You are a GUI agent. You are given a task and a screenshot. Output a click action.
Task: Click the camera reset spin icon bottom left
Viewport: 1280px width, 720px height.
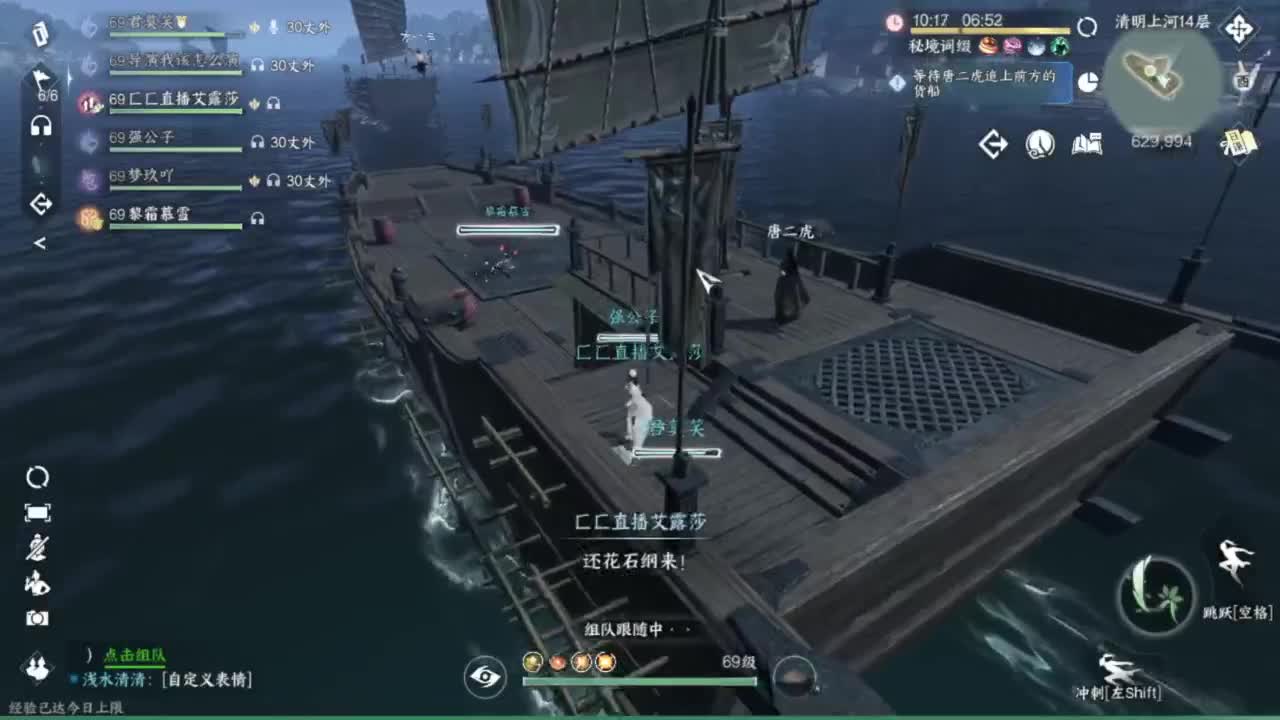coord(38,478)
